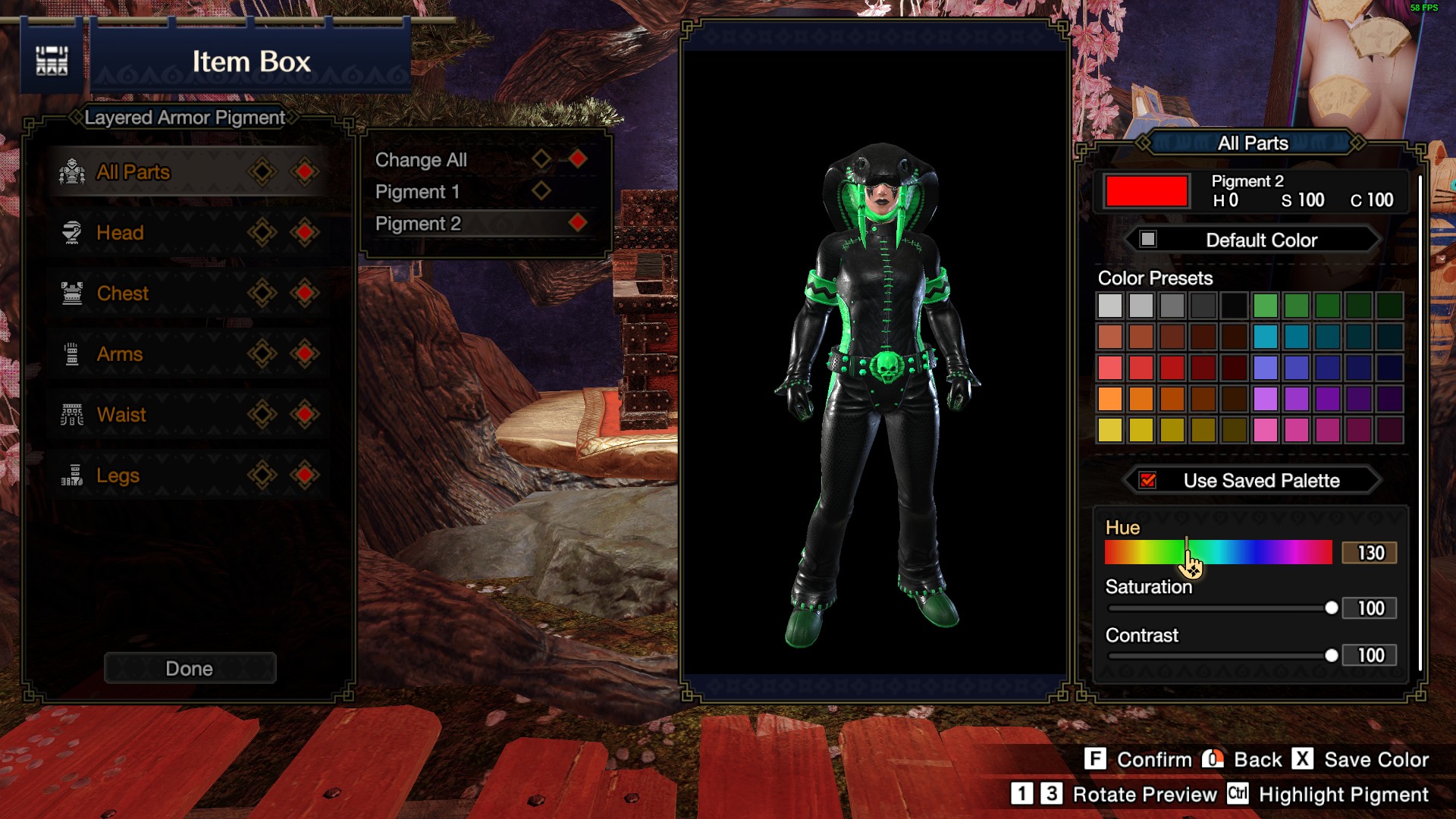Click the Item Box icon in the header
Image resolution: width=1456 pixels, height=819 pixels.
[x=51, y=60]
